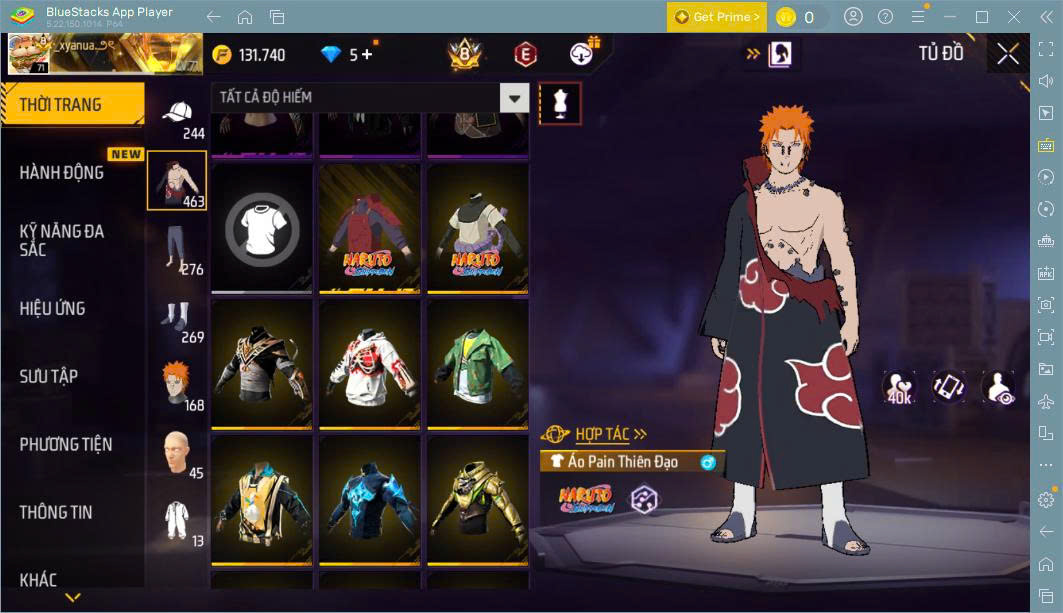Select the empty white t-shirt slot

point(261,227)
